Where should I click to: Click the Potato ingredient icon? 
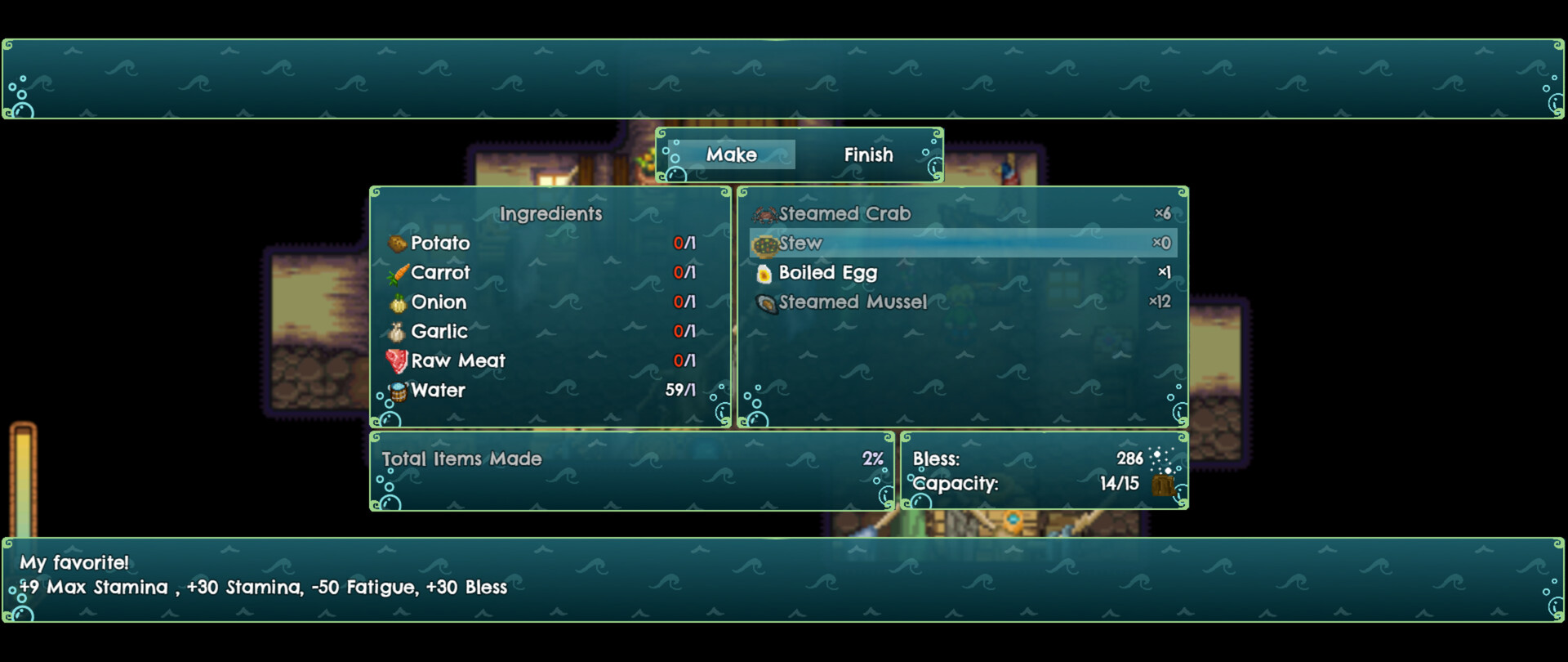pos(398,243)
